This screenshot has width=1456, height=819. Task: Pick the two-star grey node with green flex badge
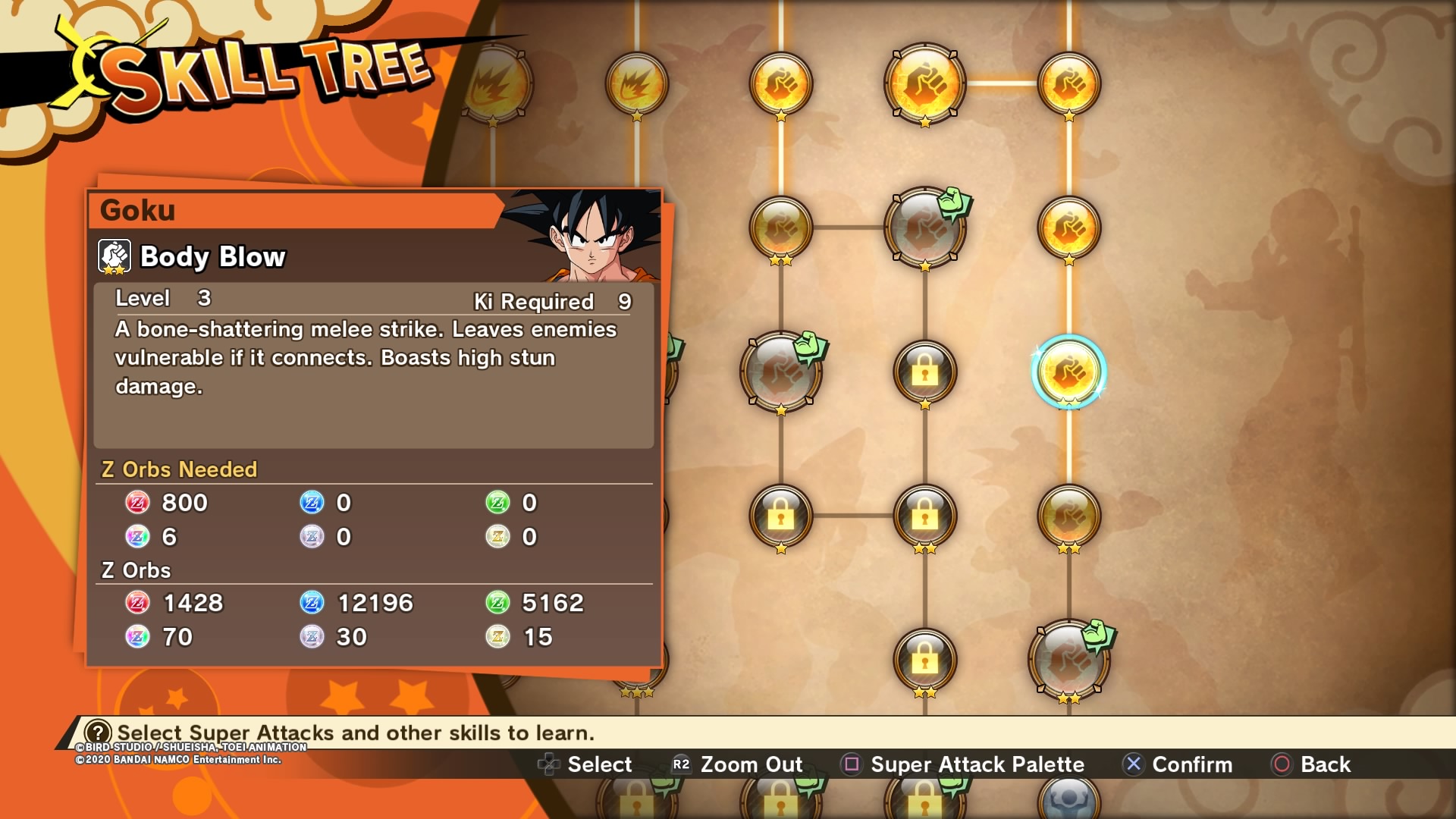point(1068,660)
